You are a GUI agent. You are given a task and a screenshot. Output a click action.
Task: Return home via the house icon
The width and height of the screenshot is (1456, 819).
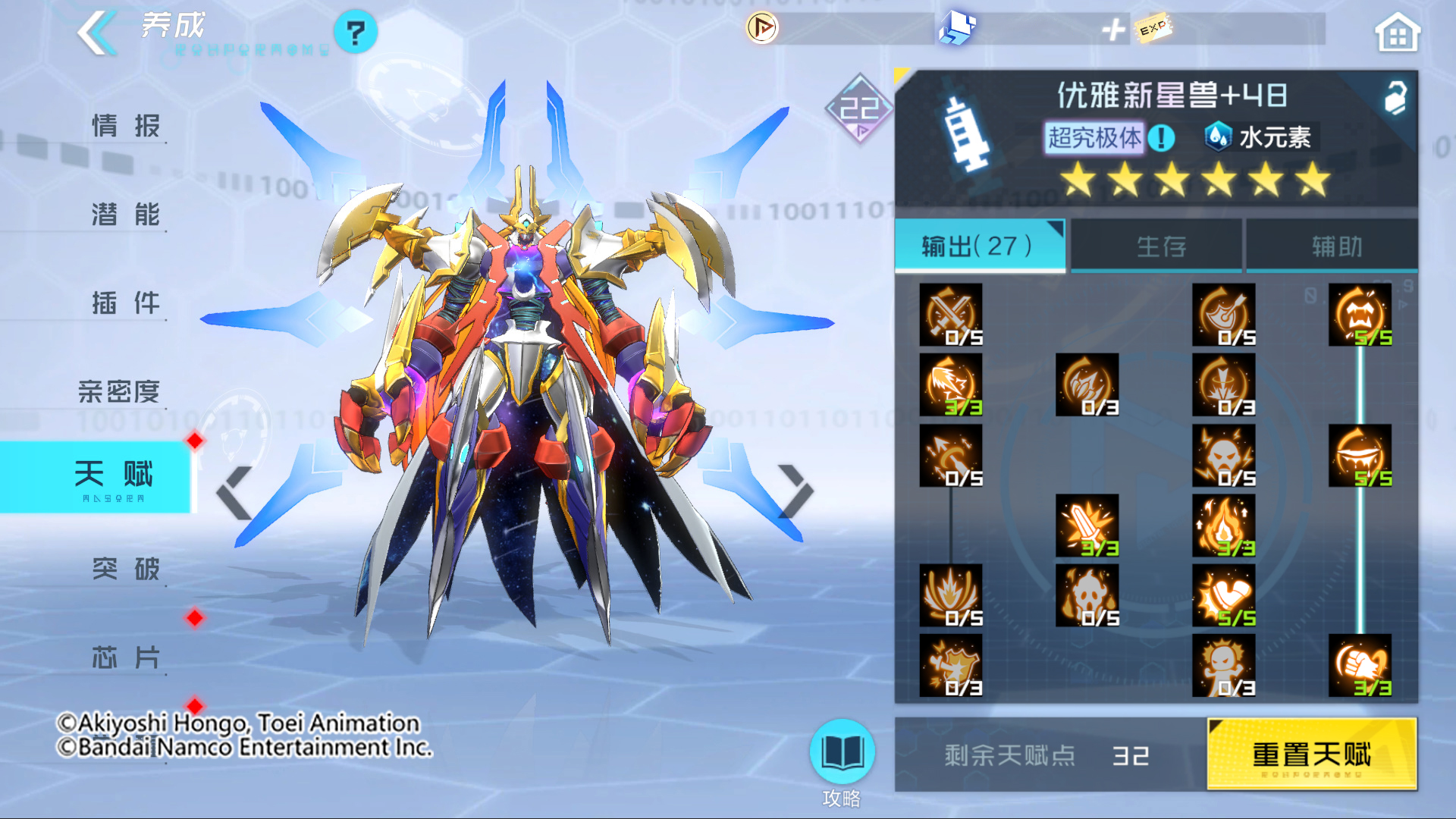tap(1398, 31)
